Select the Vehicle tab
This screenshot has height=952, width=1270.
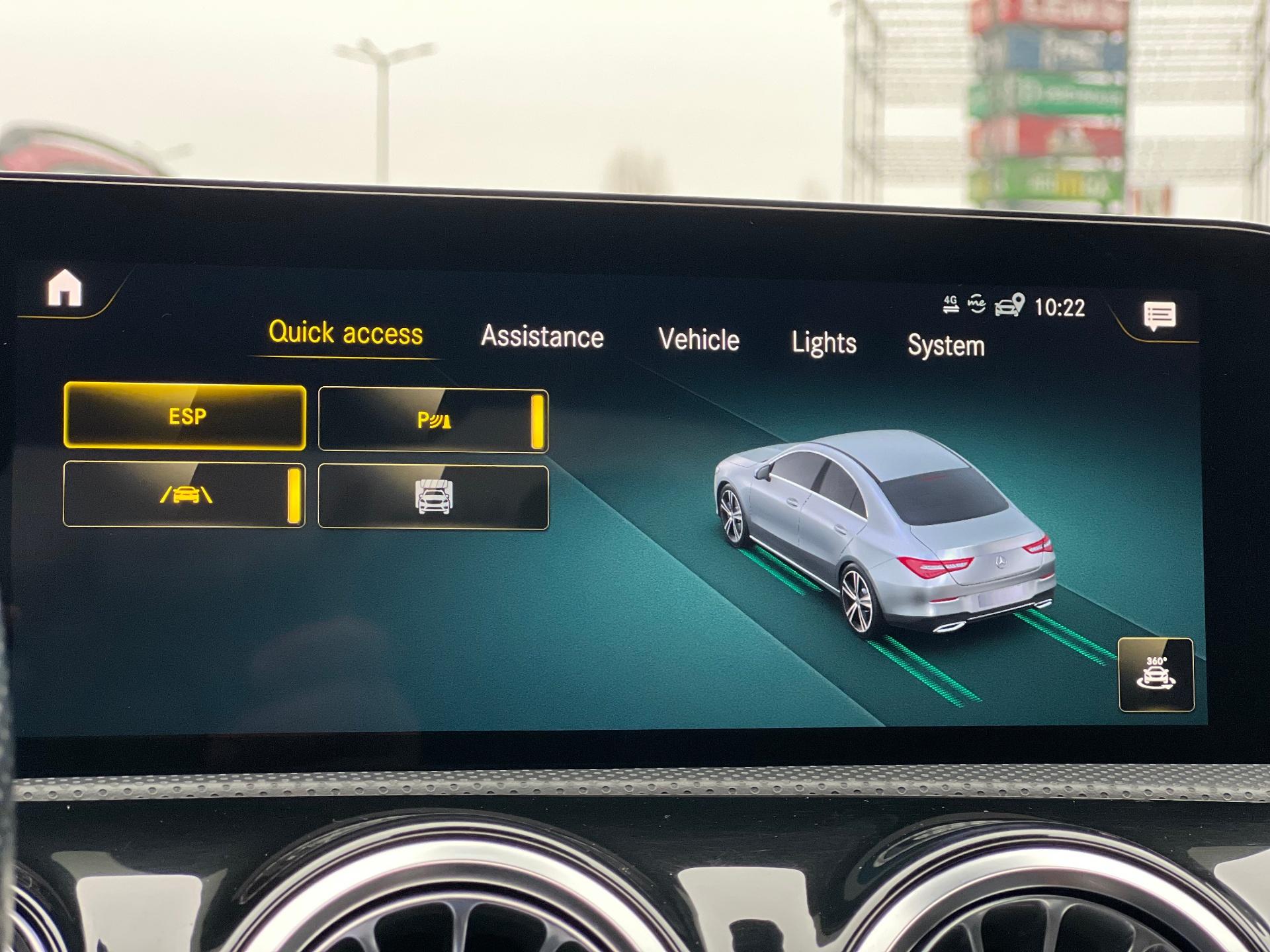pos(698,340)
